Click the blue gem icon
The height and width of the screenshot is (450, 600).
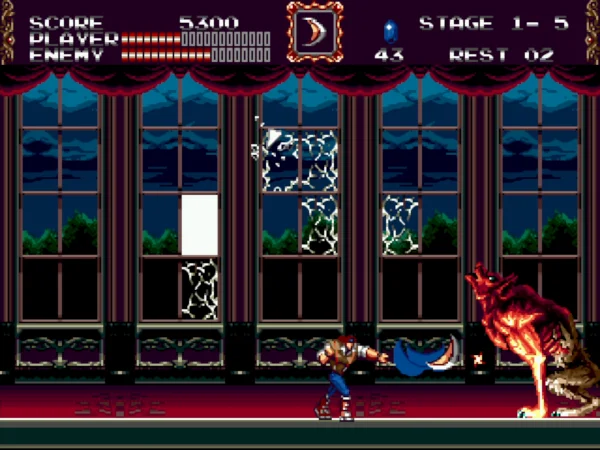pyautogui.click(x=390, y=30)
